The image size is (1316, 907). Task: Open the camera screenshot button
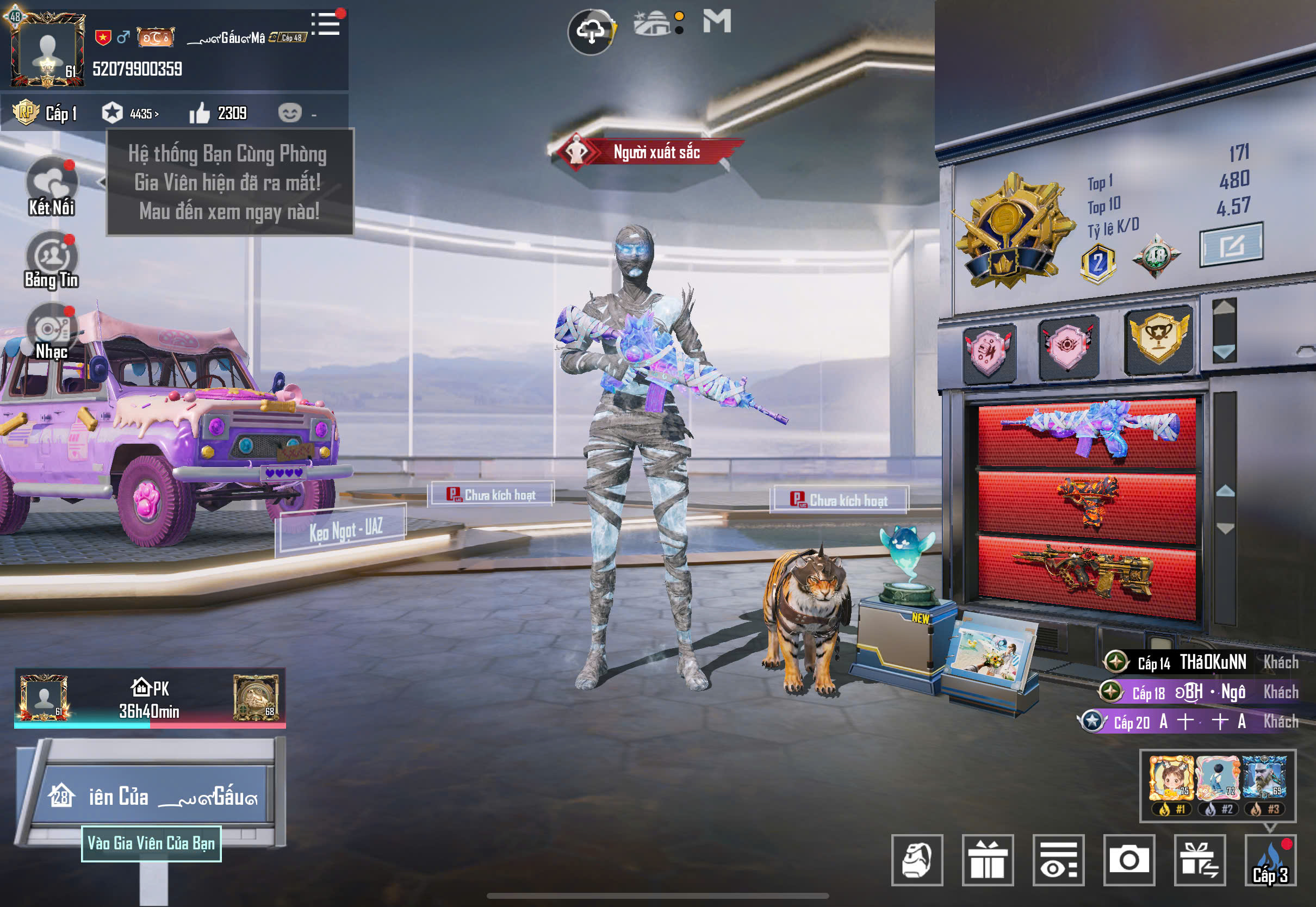[x=1128, y=859]
